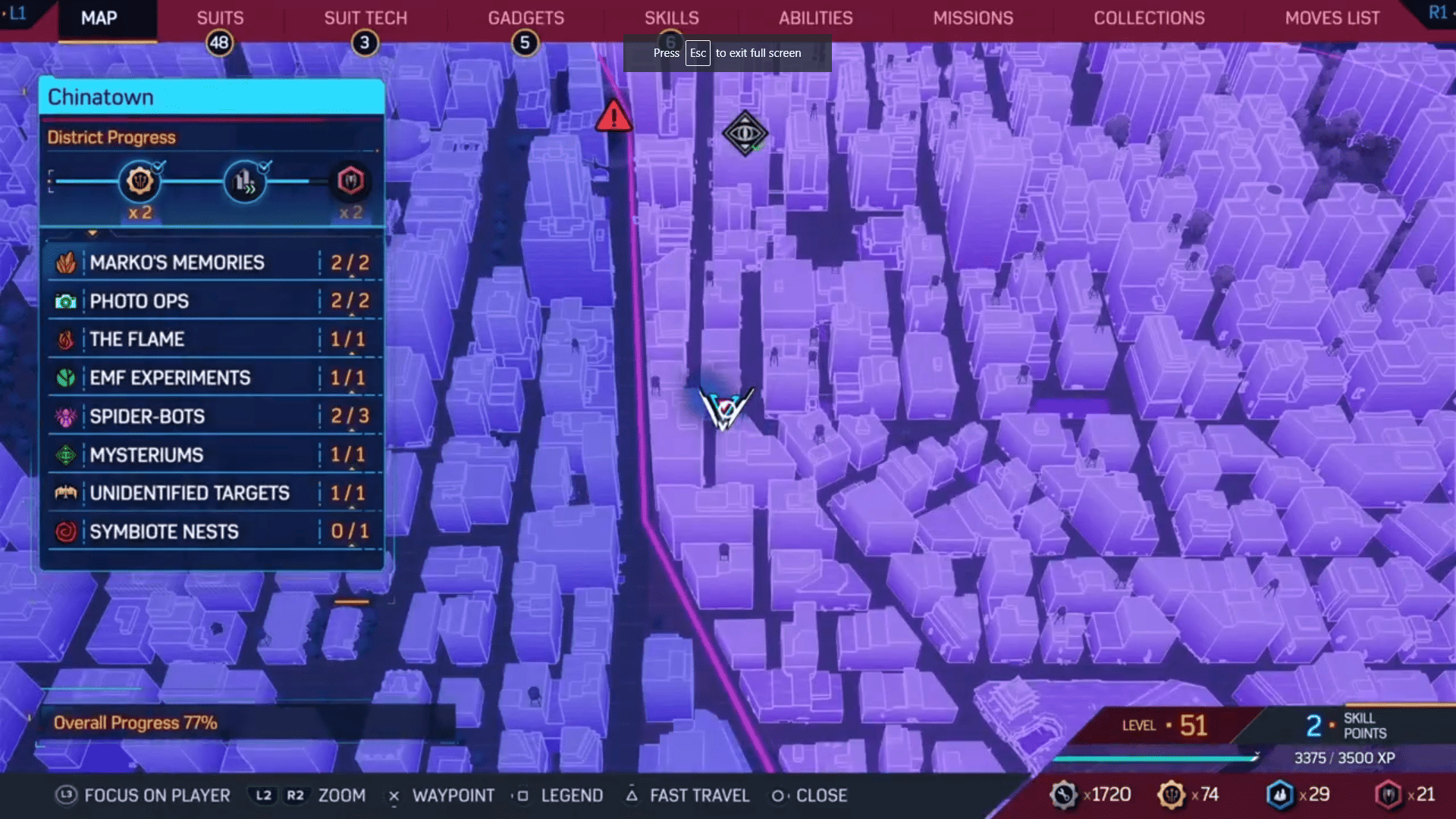Image resolution: width=1456 pixels, height=819 pixels.
Task: Expand the arrow below District Progress
Action: tap(93, 231)
